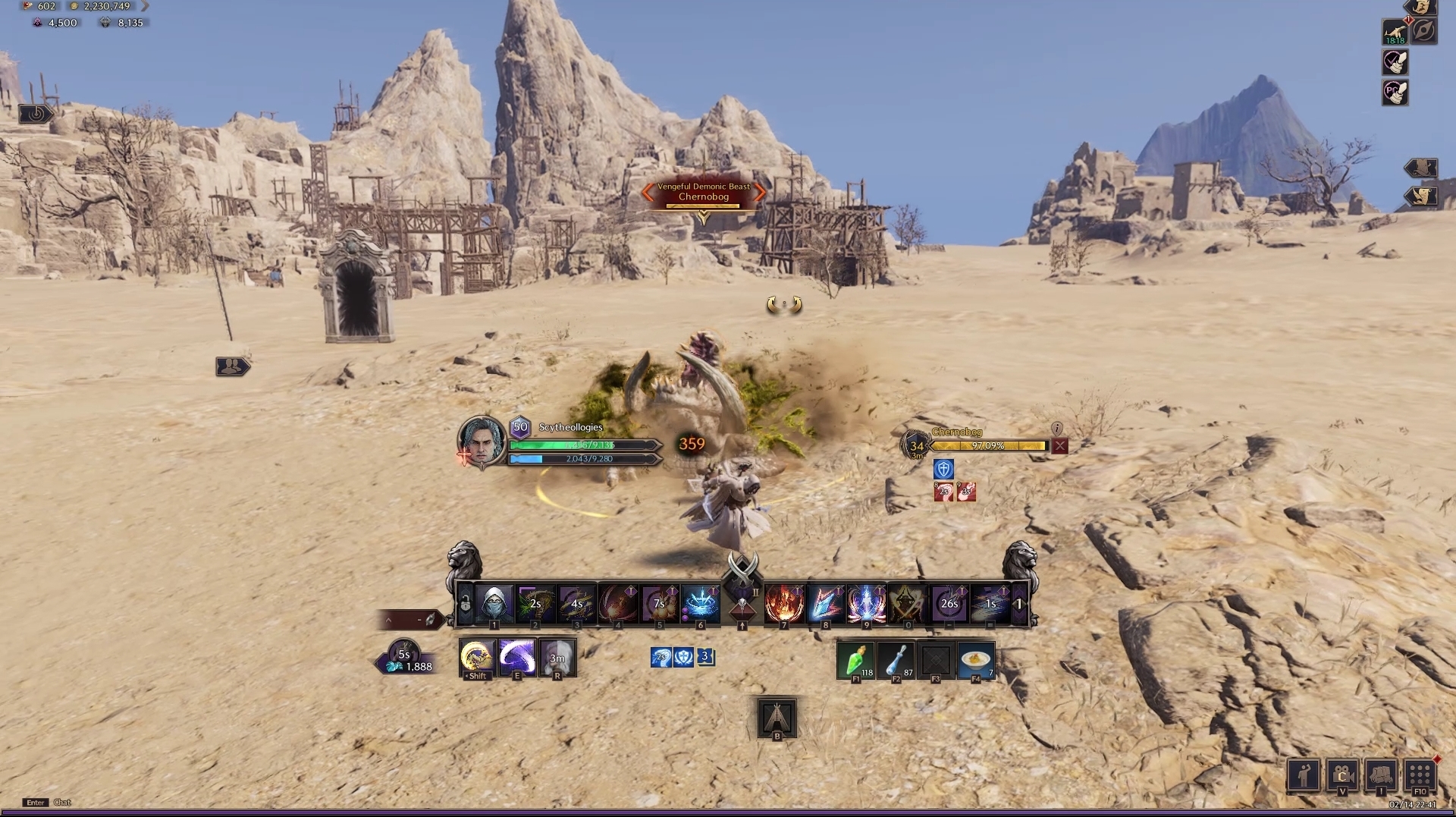
Task: Click the compass icon
Action: click(1423, 32)
